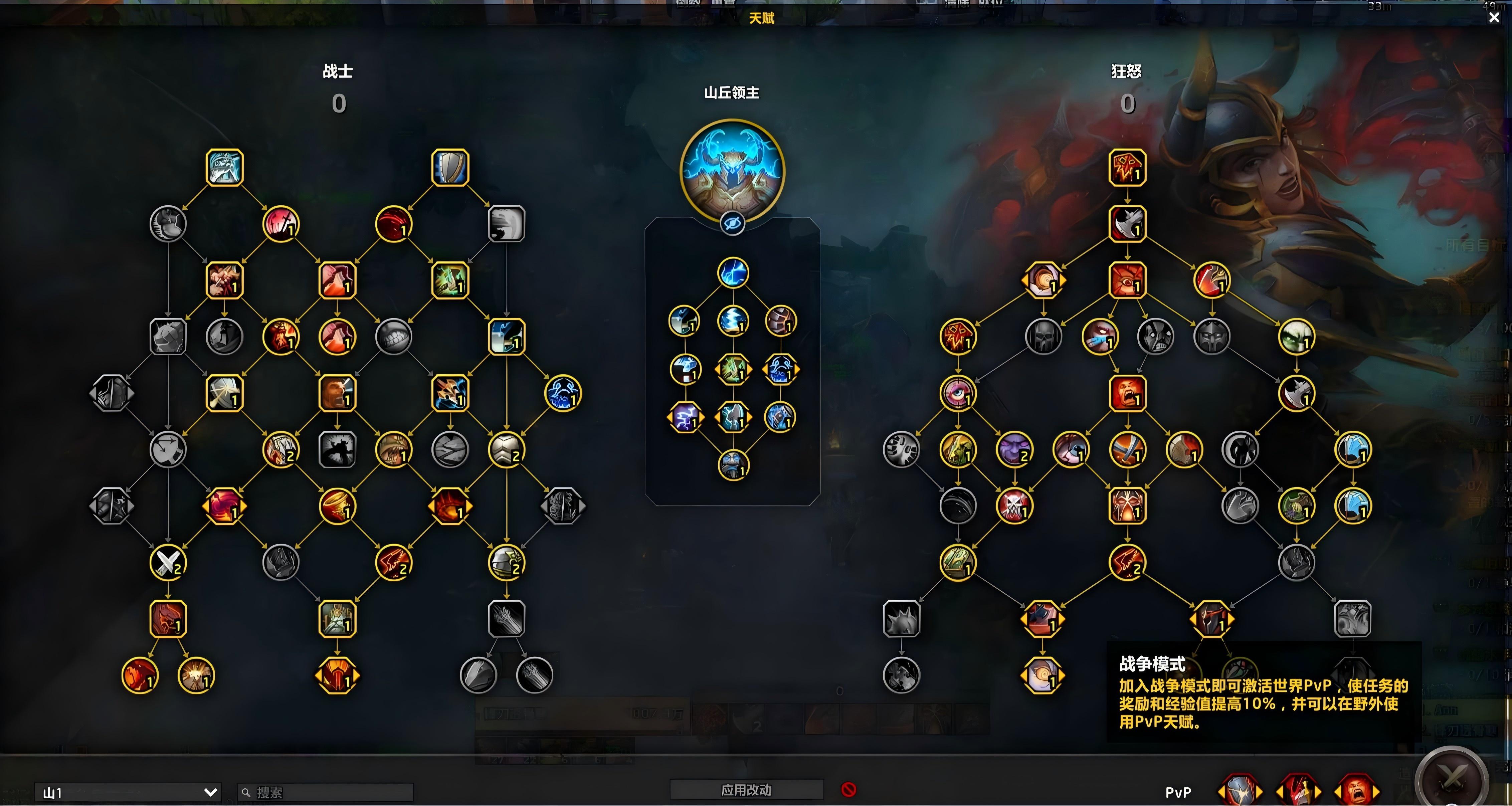Open the 山1 loadout dropdown

(127, 793)
